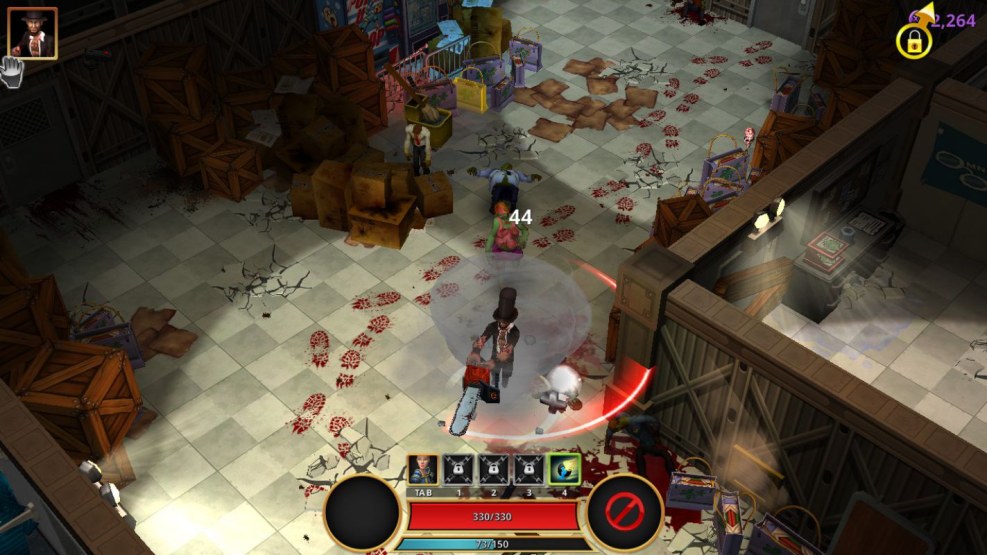Screen dimensions: 987x555
Task: Select the locked ability slot numbered 2
Action: pos(493,470)
